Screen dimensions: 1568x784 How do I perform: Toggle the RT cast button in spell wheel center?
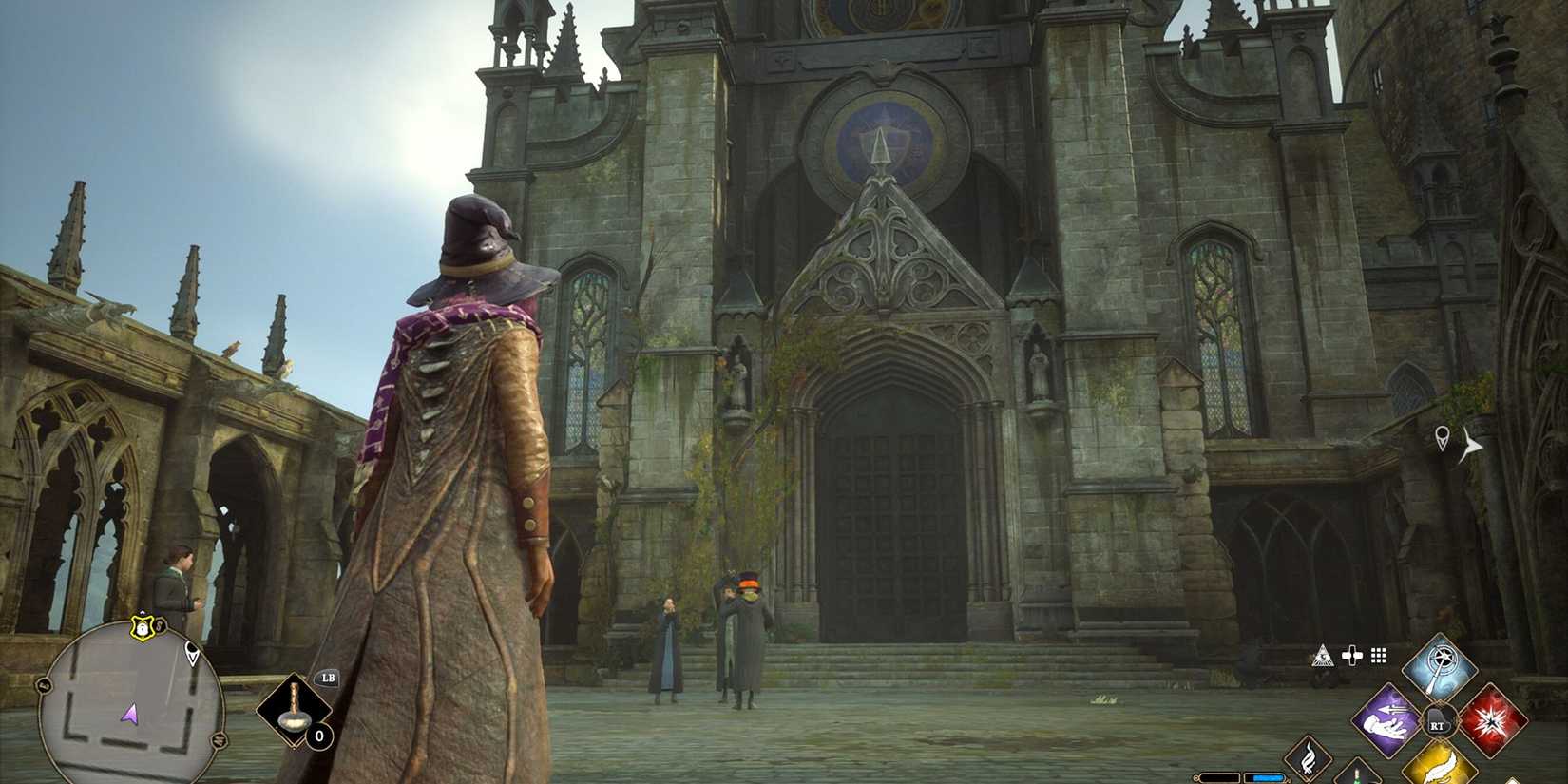[1438, 721]
